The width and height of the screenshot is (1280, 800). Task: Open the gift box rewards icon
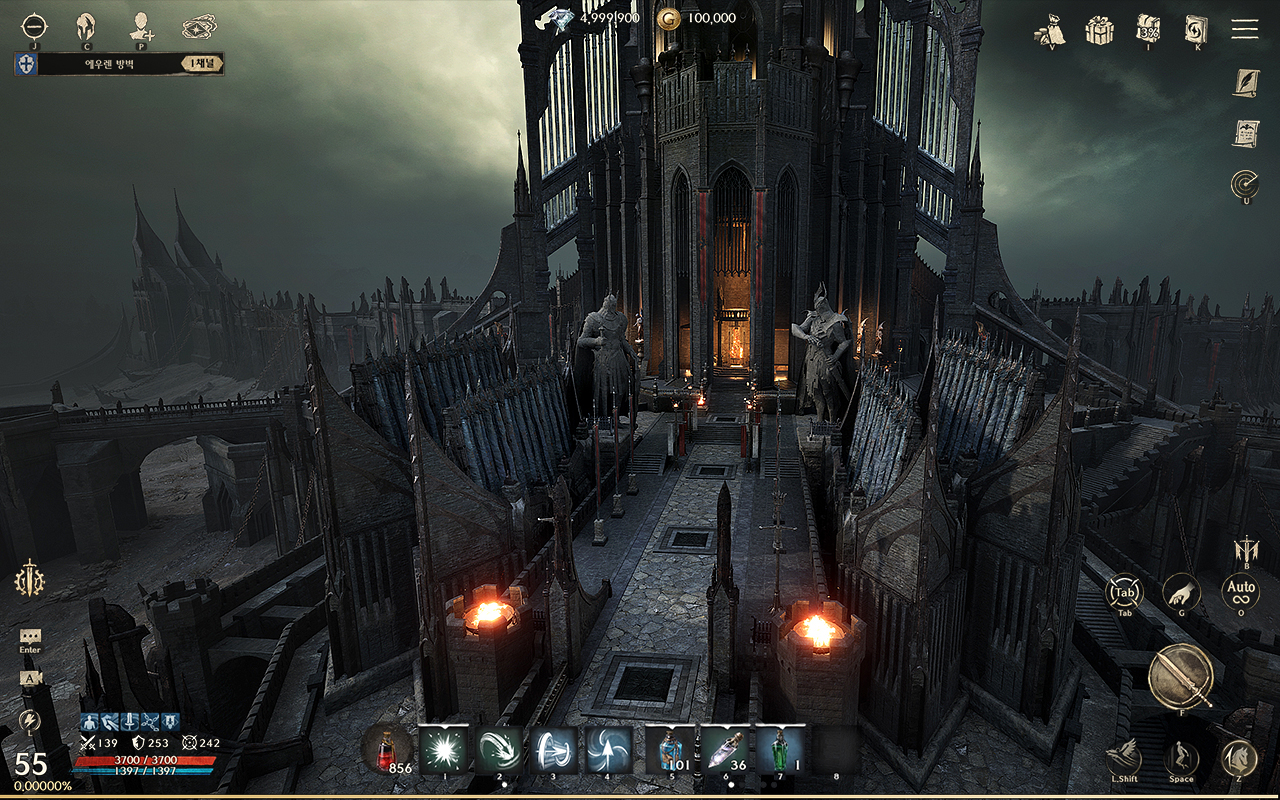[1100, 29]
